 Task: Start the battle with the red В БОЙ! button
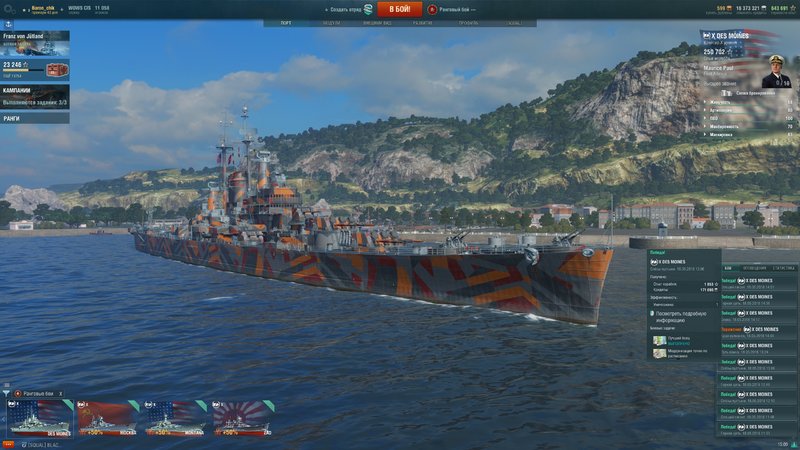point(399,9)
